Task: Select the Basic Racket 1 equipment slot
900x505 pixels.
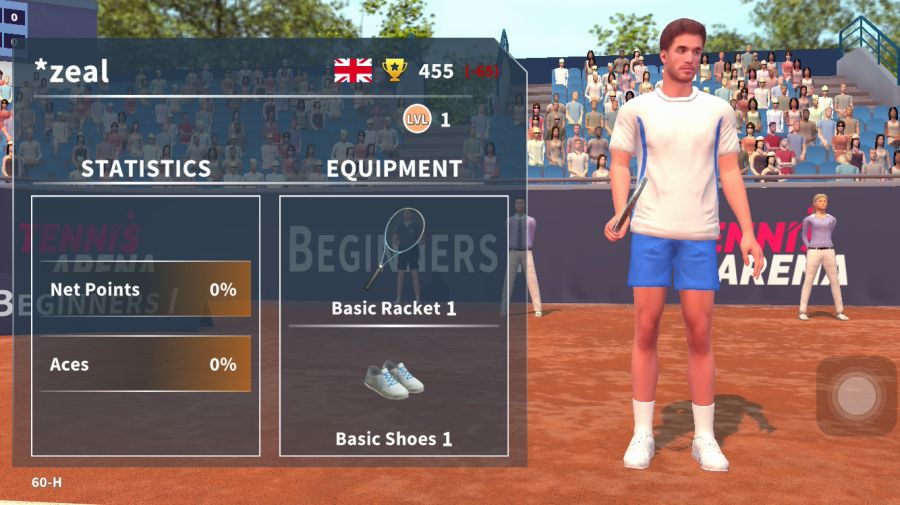Action: click(x=393, y=262)
